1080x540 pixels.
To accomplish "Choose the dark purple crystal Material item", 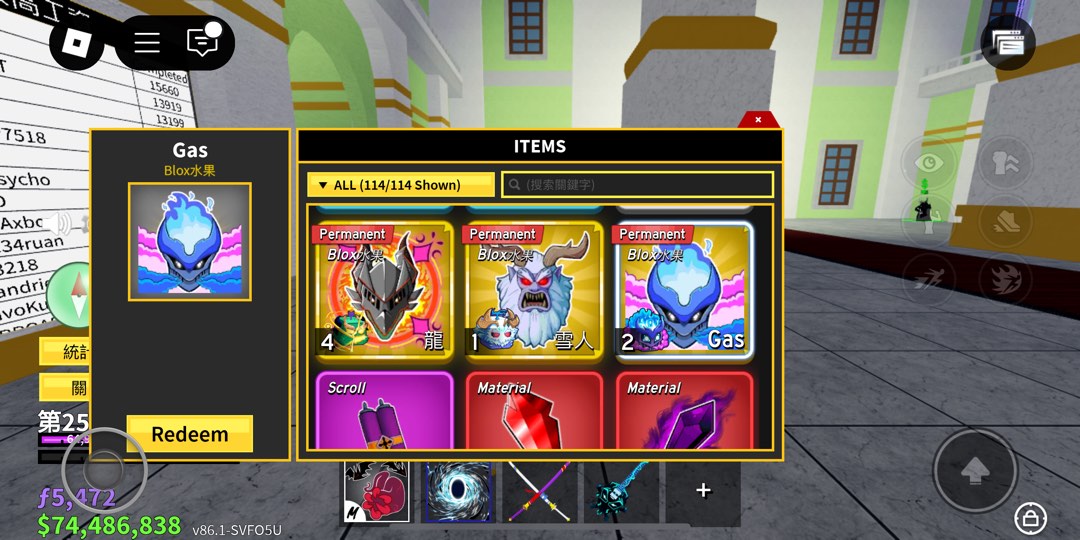I will point(682,412).
